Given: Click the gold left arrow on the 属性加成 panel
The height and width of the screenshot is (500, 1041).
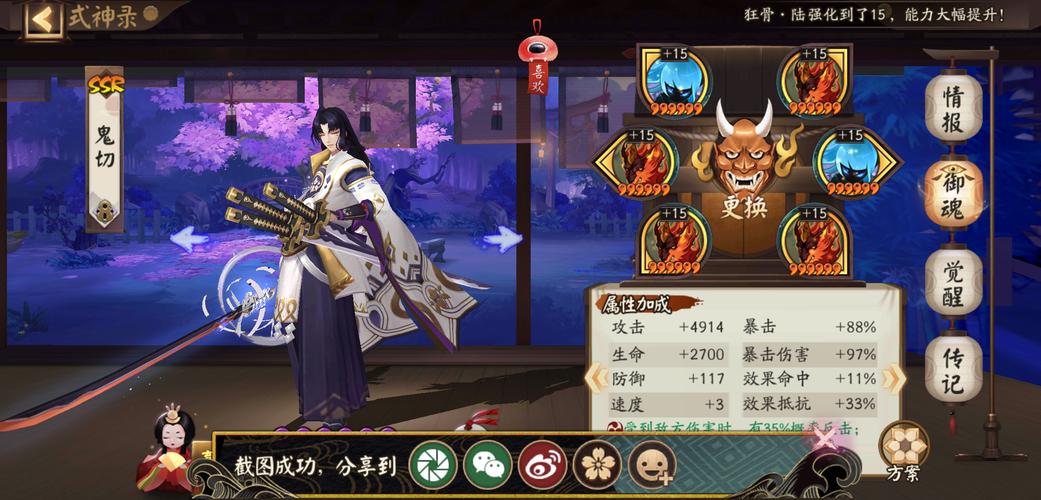Looking at the screenshot, I should coord(596,378).
